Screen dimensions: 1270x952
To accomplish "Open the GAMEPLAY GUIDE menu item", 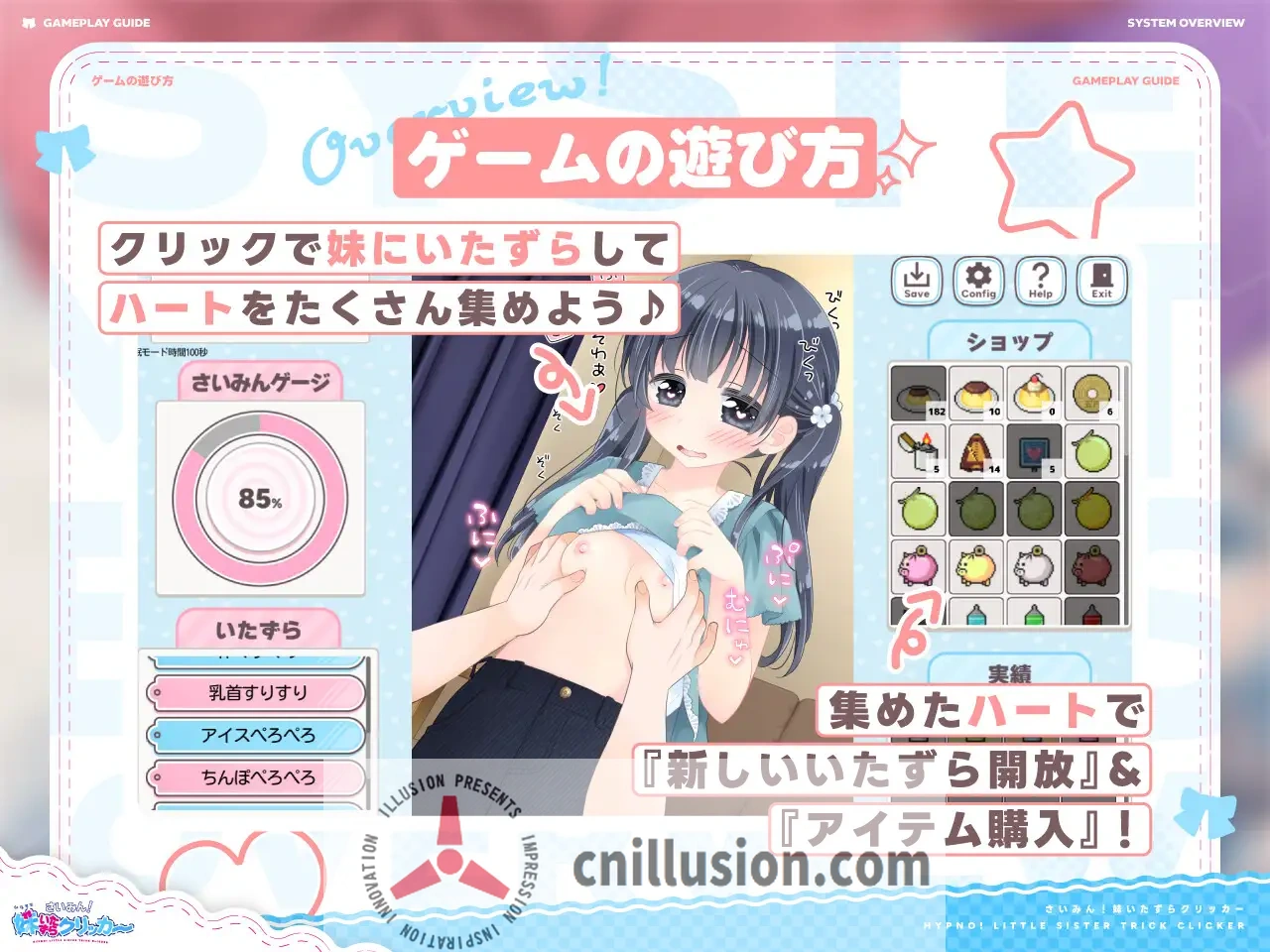I will pyautogui.click(x=98, y=21).
